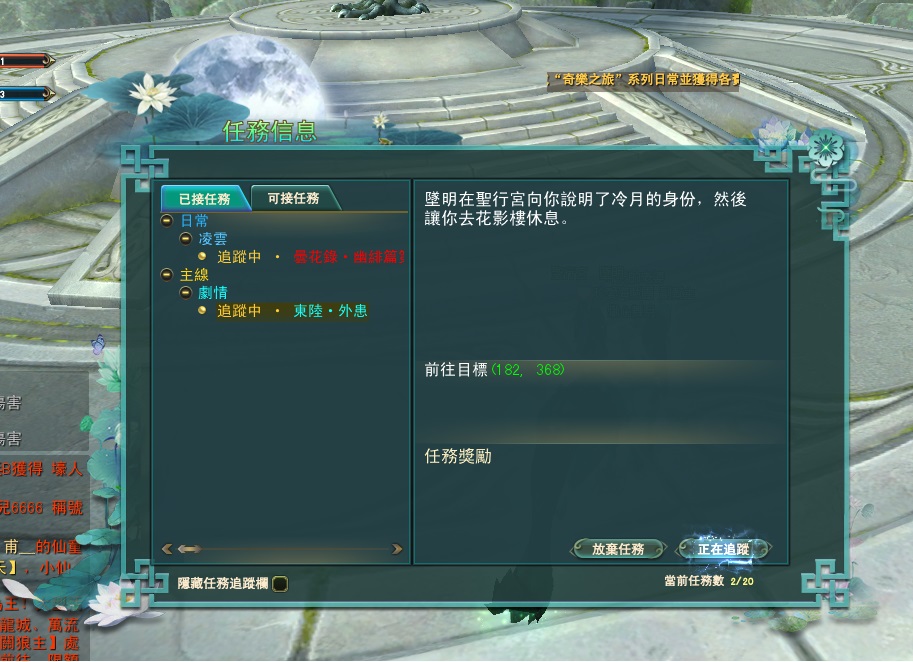Collapse the 劇情 quest group
The width and height of the screenshot is (913, 662).
point(185,292)
